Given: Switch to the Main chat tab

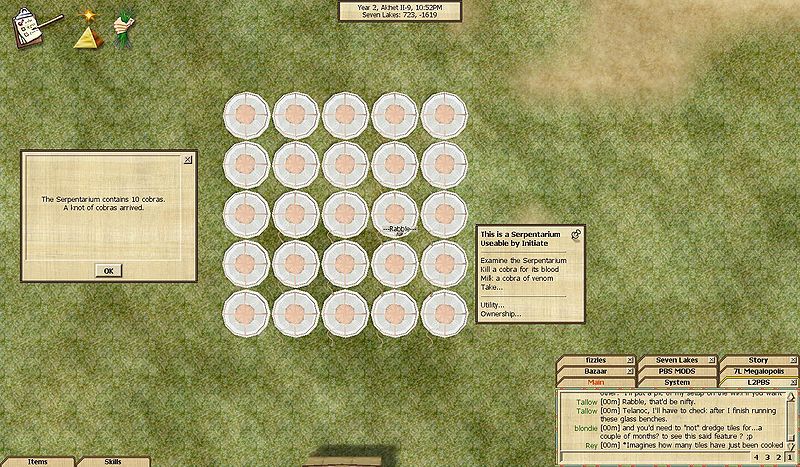Looking at the screenshot, I should tap(595, 382).
